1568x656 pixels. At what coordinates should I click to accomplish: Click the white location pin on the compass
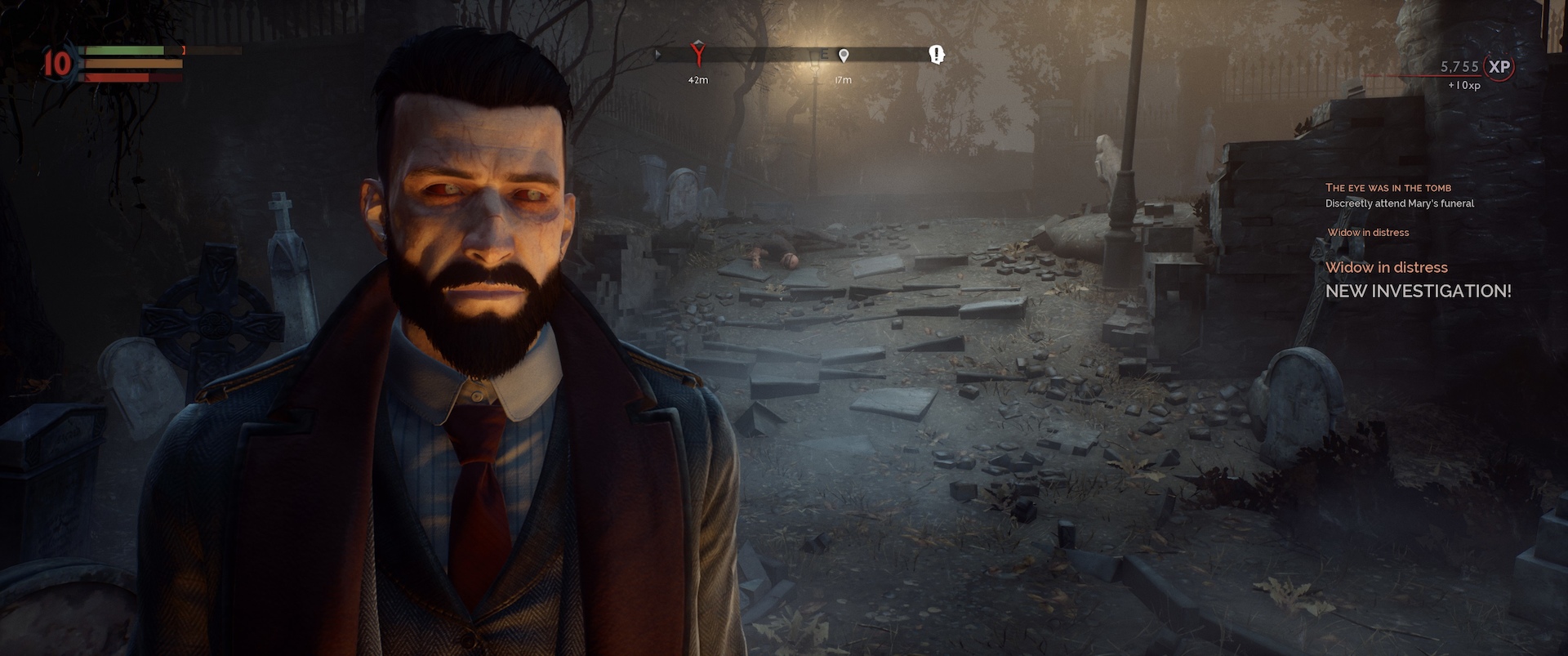click(x=844, y=56)
